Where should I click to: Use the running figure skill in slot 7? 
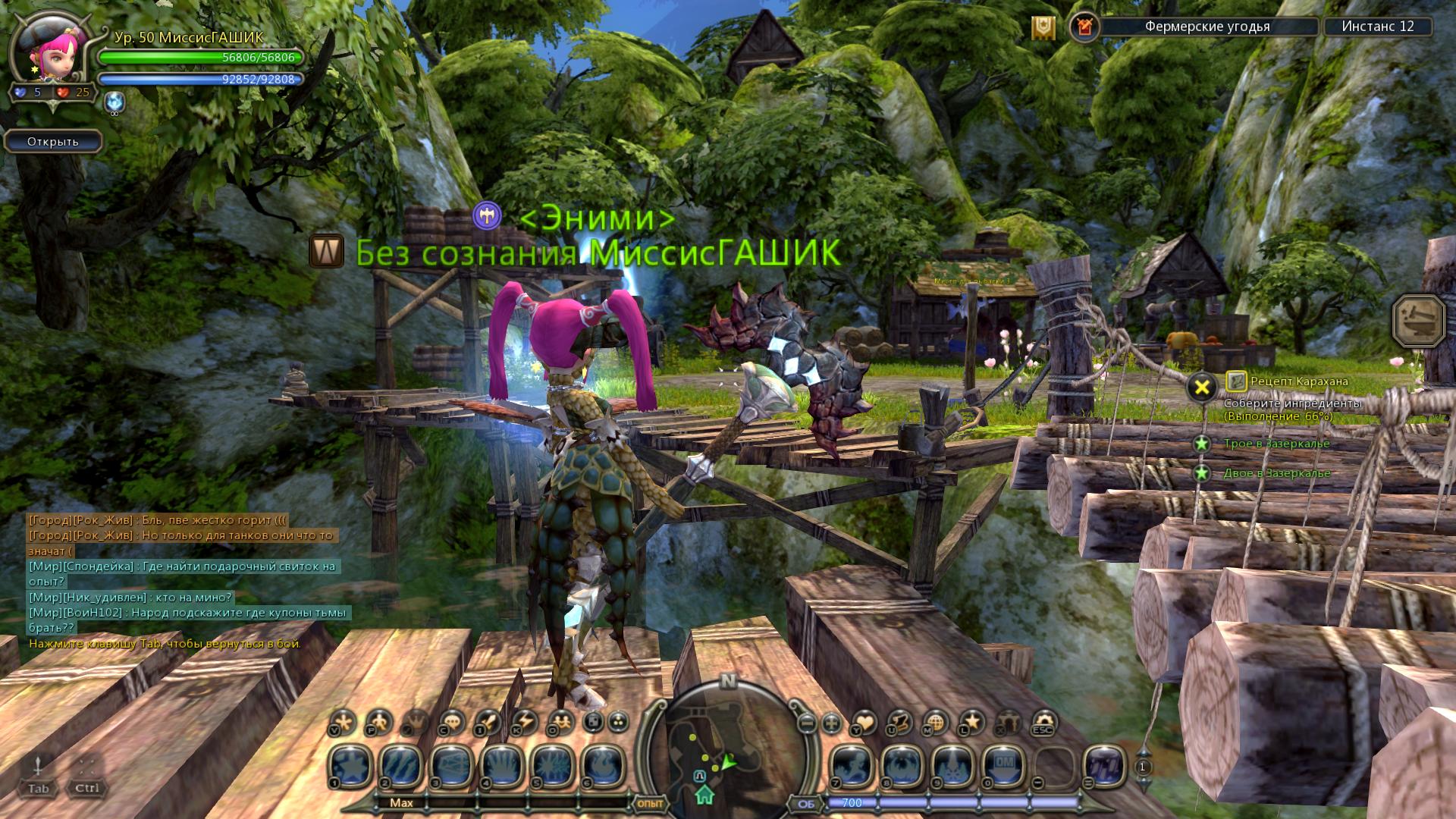[x=852, y=764]
